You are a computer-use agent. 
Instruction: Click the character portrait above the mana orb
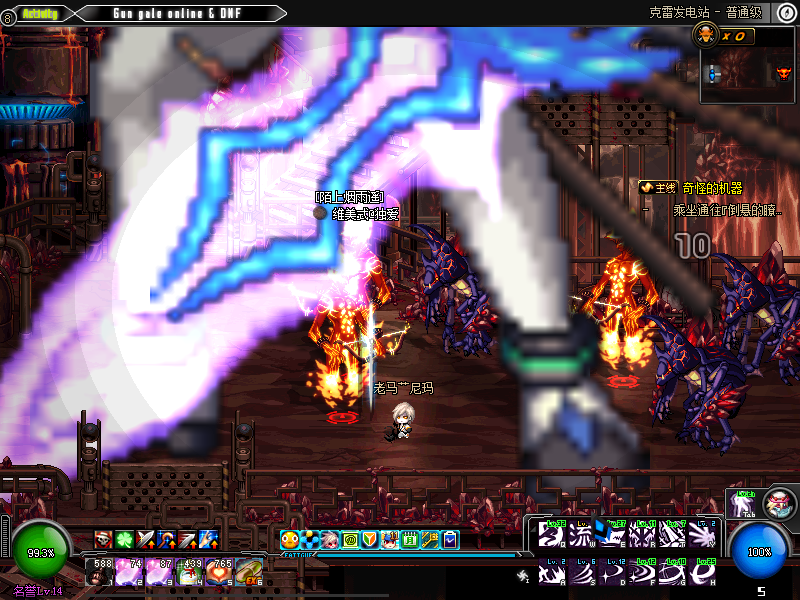pyautogui.click(x=778, y=504)
